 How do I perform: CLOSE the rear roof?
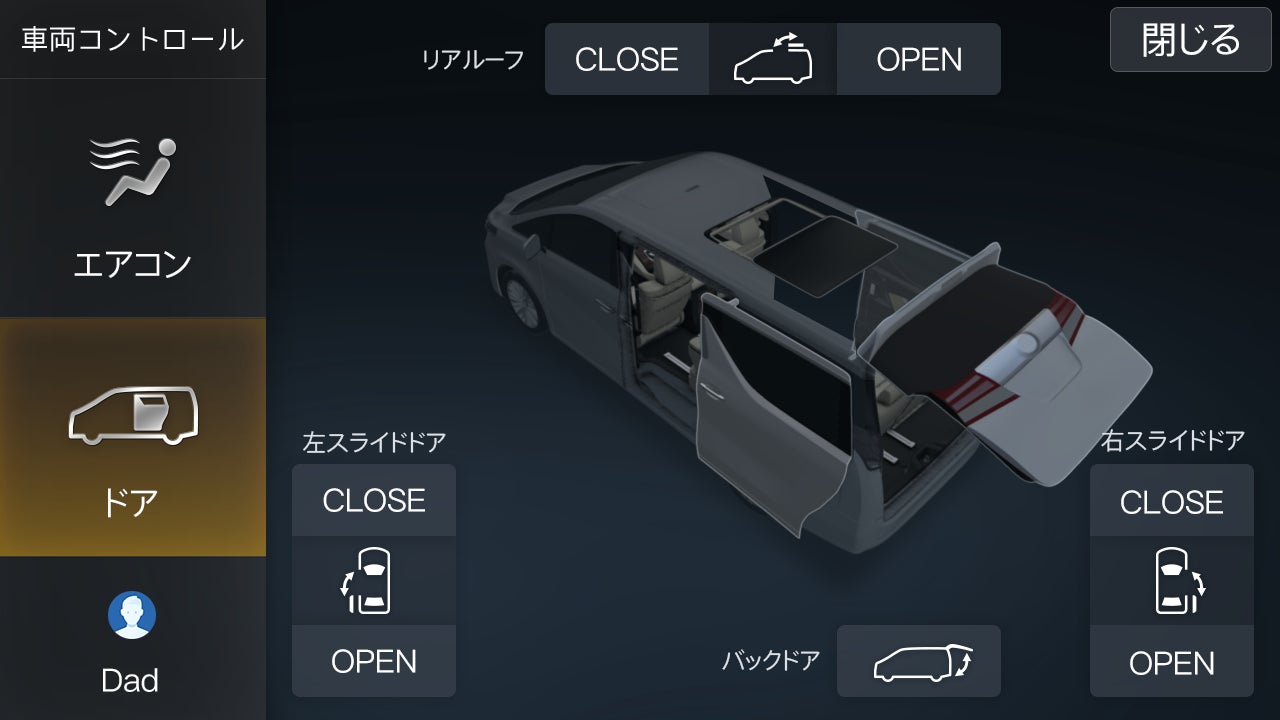click(x=626, y=59)
